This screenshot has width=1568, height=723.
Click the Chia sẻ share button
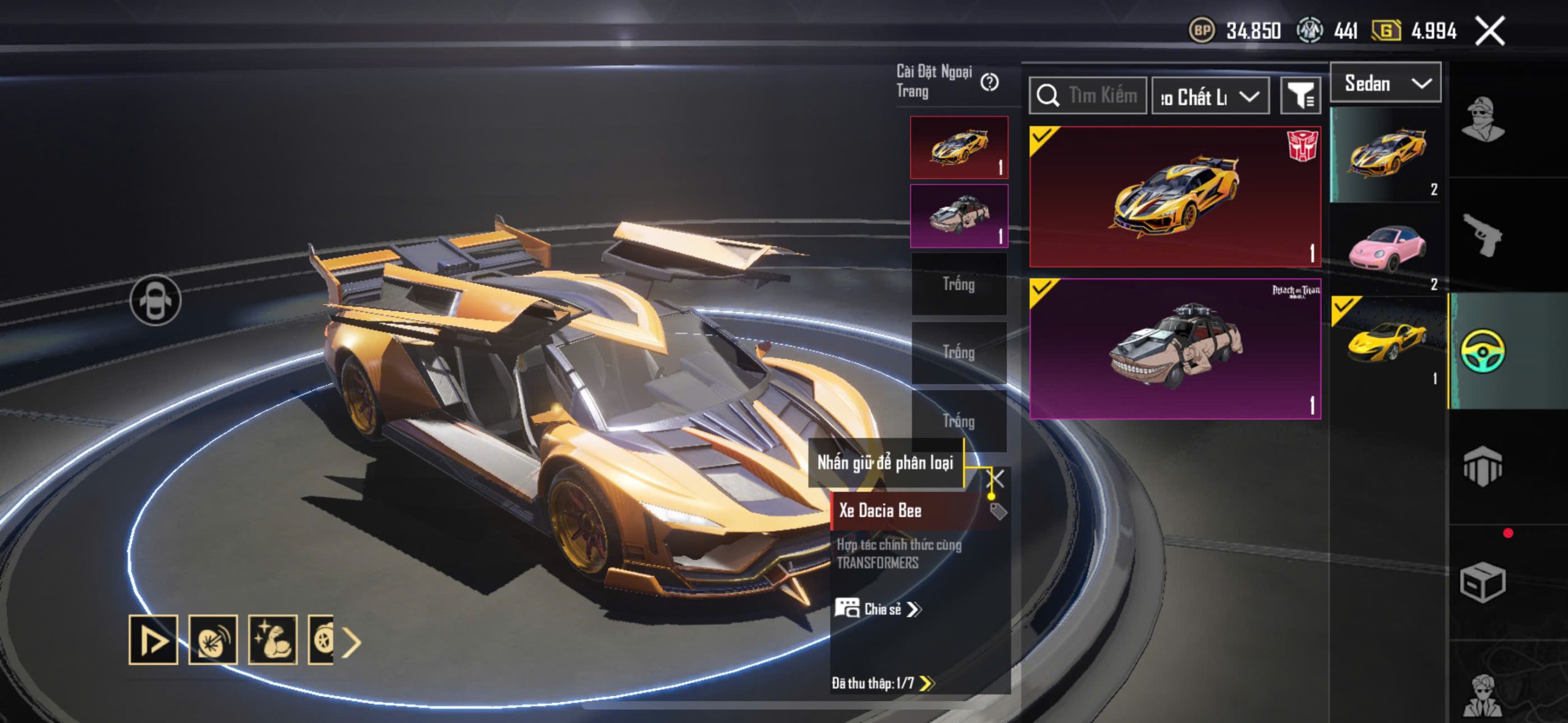click(878, 609)
